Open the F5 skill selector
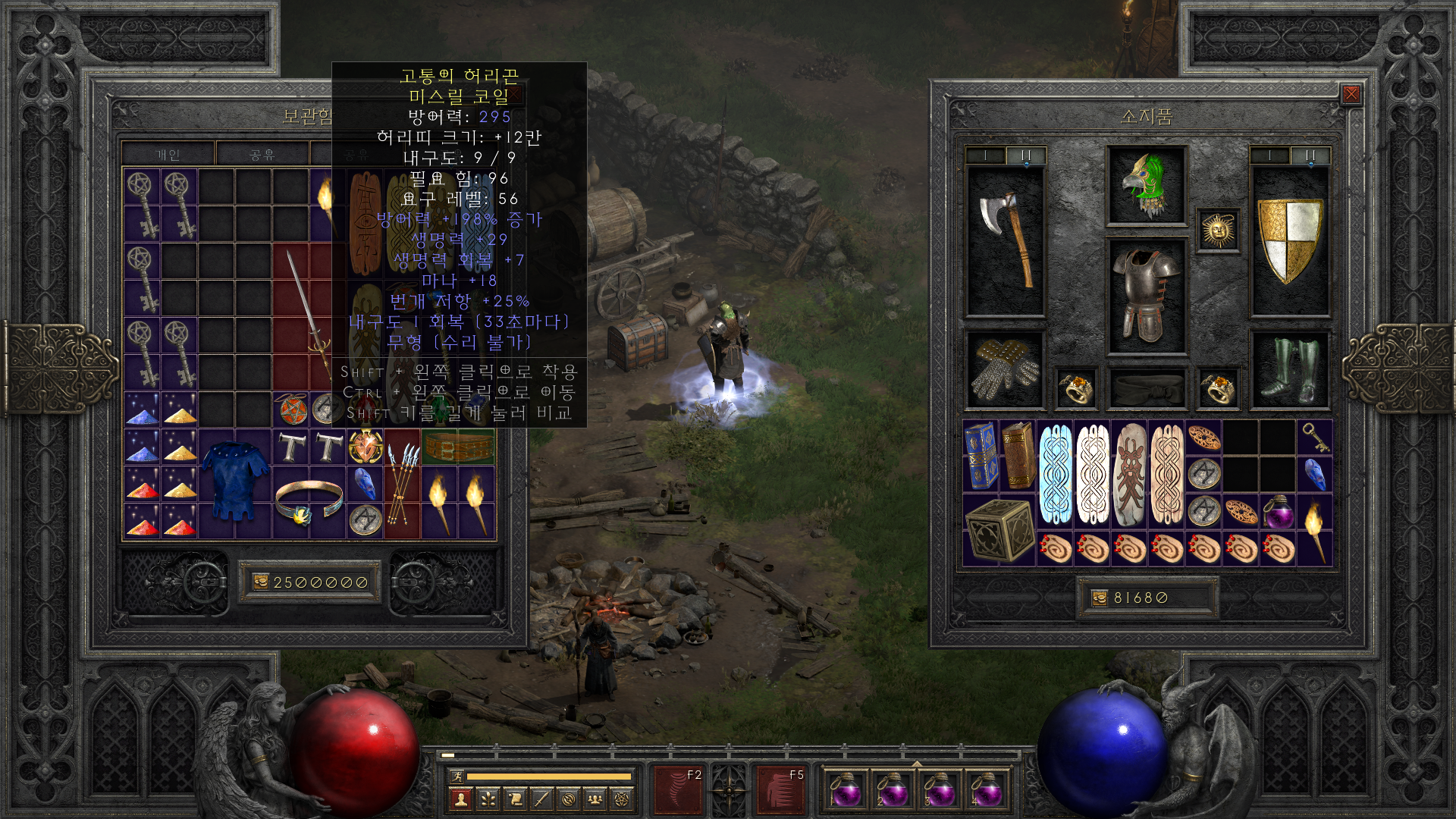Screen dimensions: 1456x819 pos(780,789)
